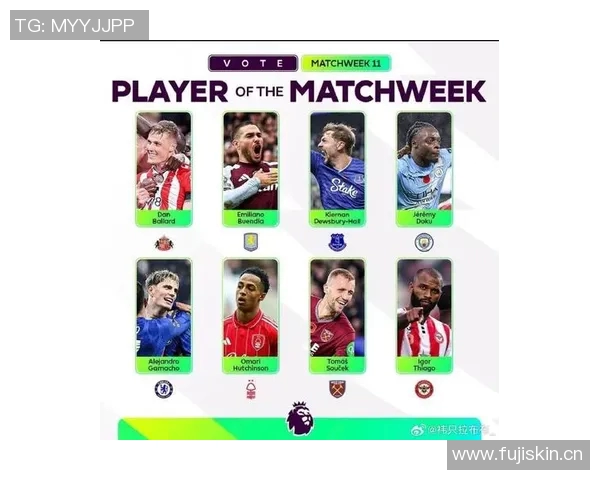Viewport: 600px width, 480px height.
Task: Pick the Kiernan Dewsbury-Hall player card
Action: tap(337, 168)
